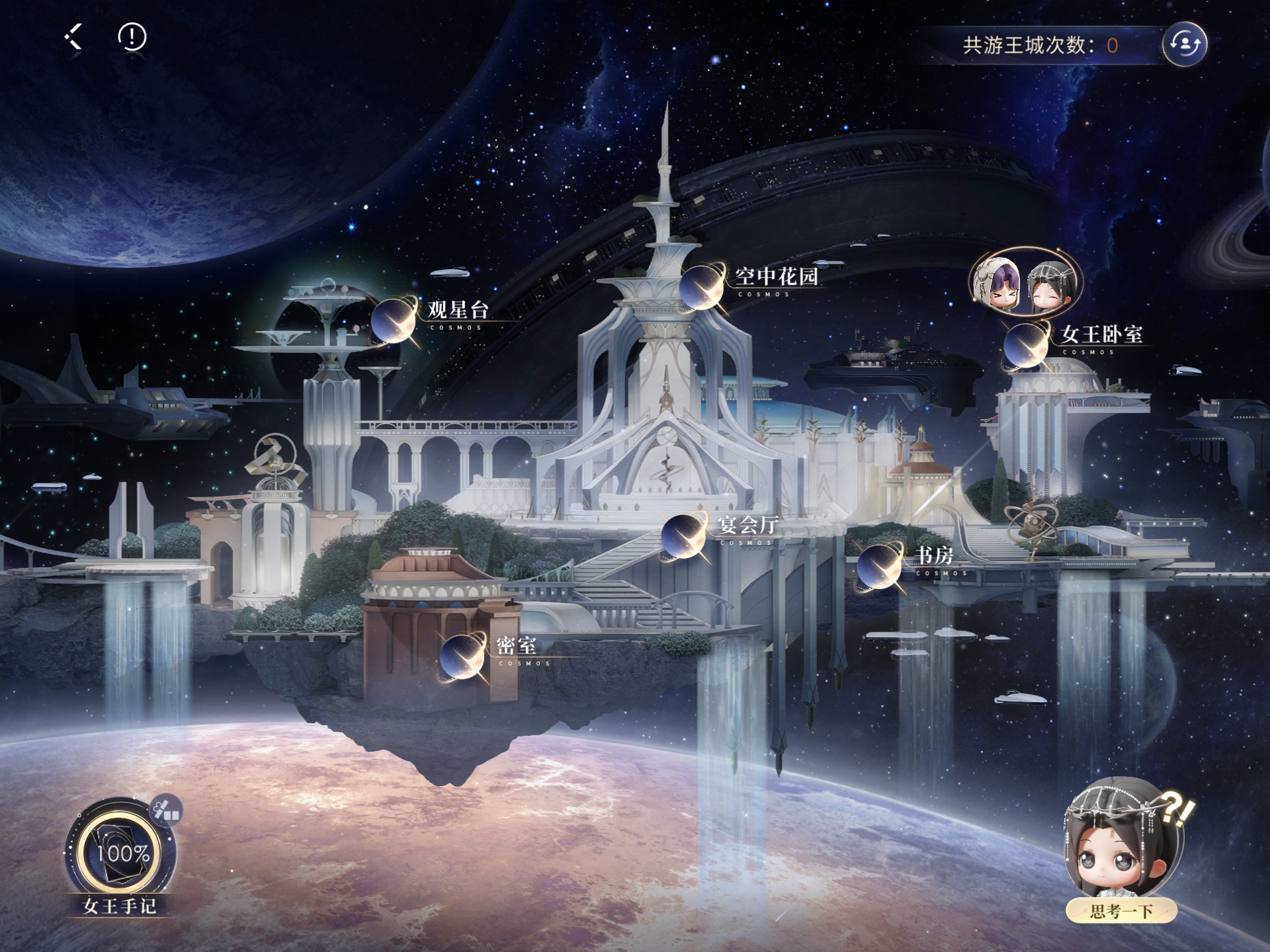Tap the small satellite badge above 女王手记
Screen dimensions: 1270x952
[167, 811]
